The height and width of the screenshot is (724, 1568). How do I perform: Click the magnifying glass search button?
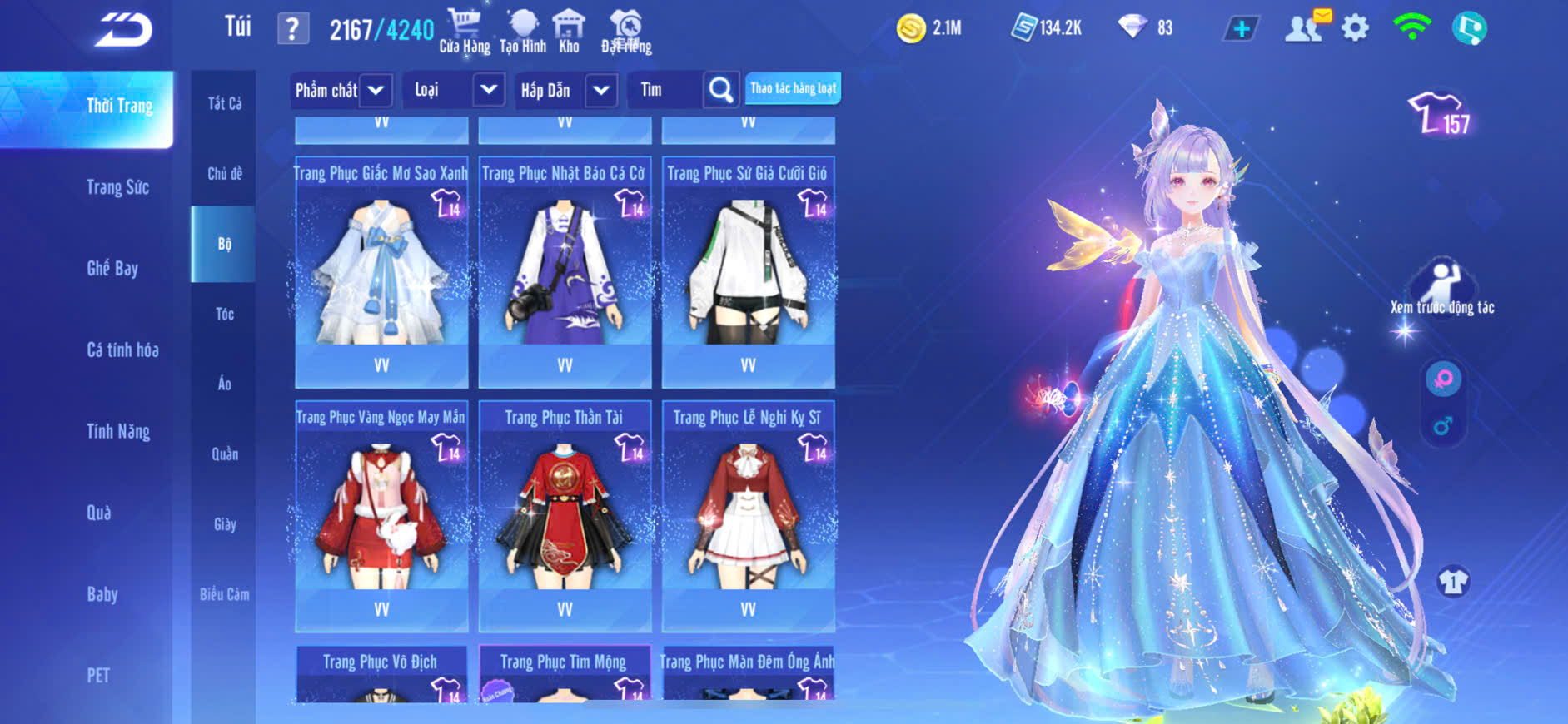[x=721, y=90]
